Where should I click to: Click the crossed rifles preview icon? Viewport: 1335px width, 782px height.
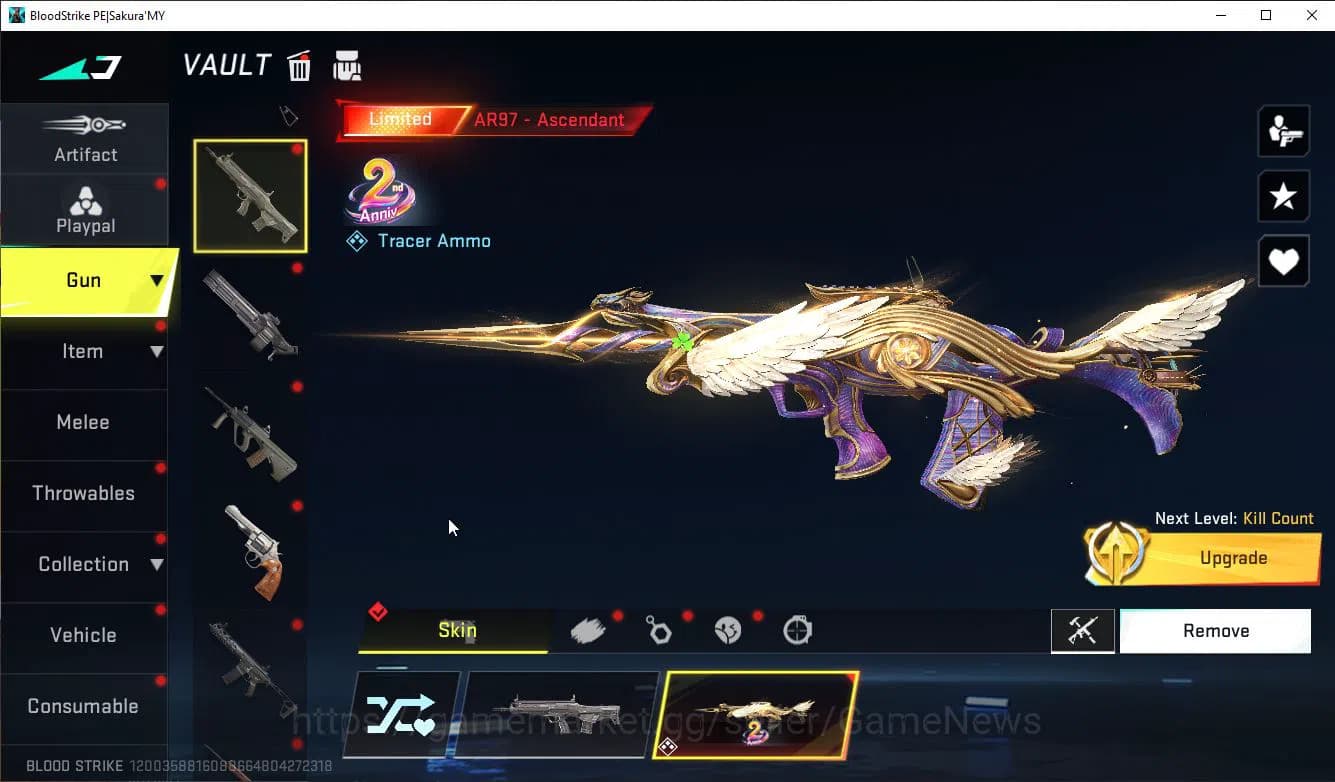[x=1083, y=630]
